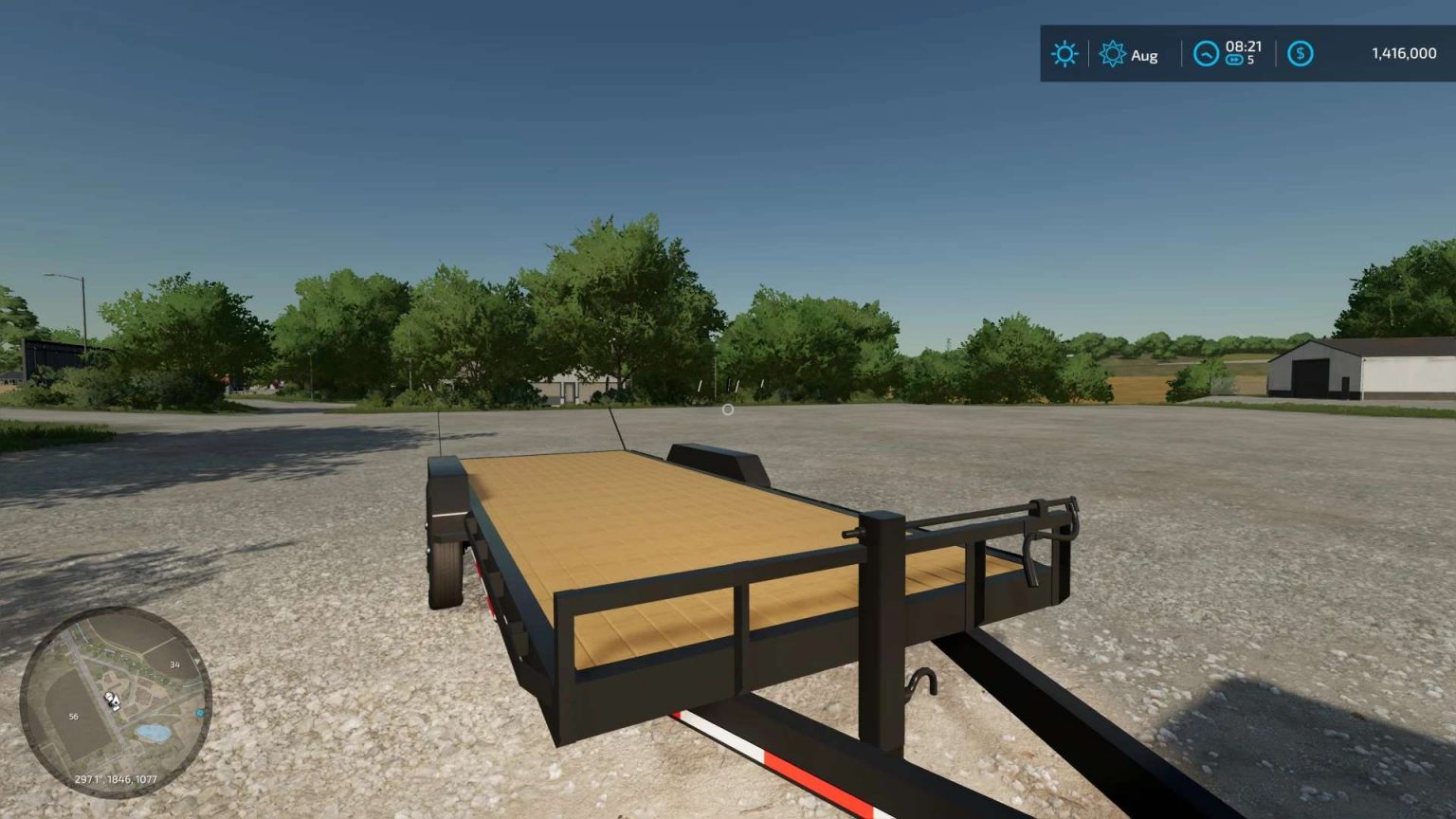The height and width of the screenshot is (819, 1456).
Task: Click the money balance 1,416,000
Action: [x=1403, y=54]
